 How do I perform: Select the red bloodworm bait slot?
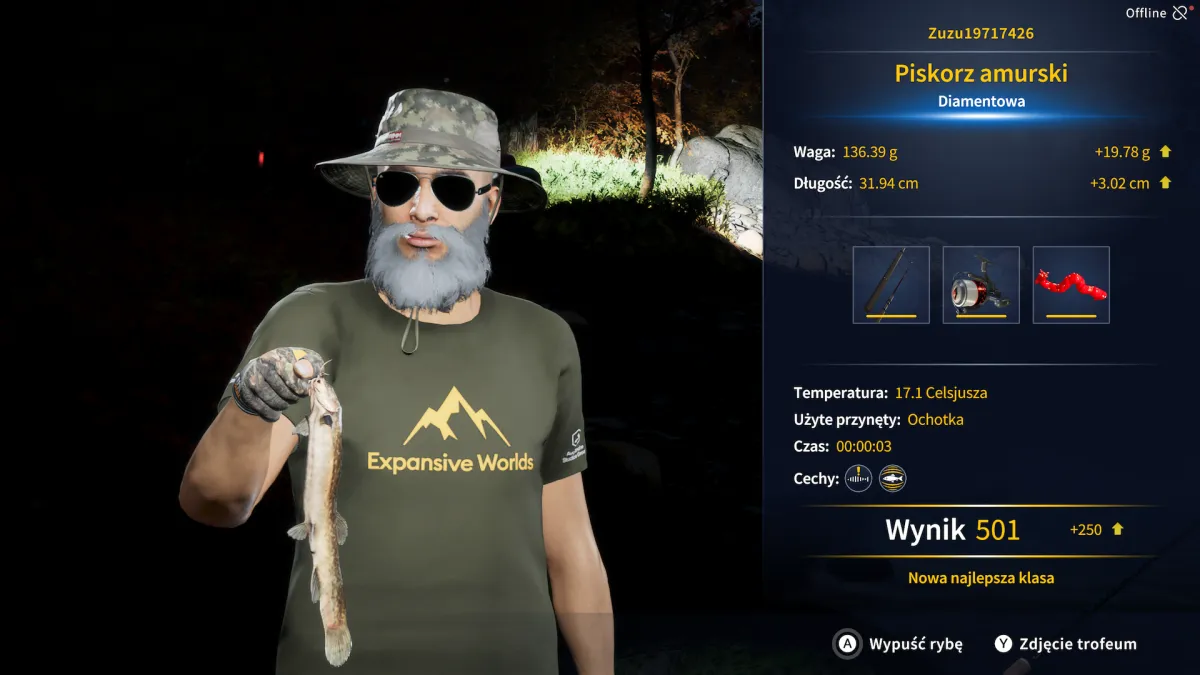(1071, 285)
